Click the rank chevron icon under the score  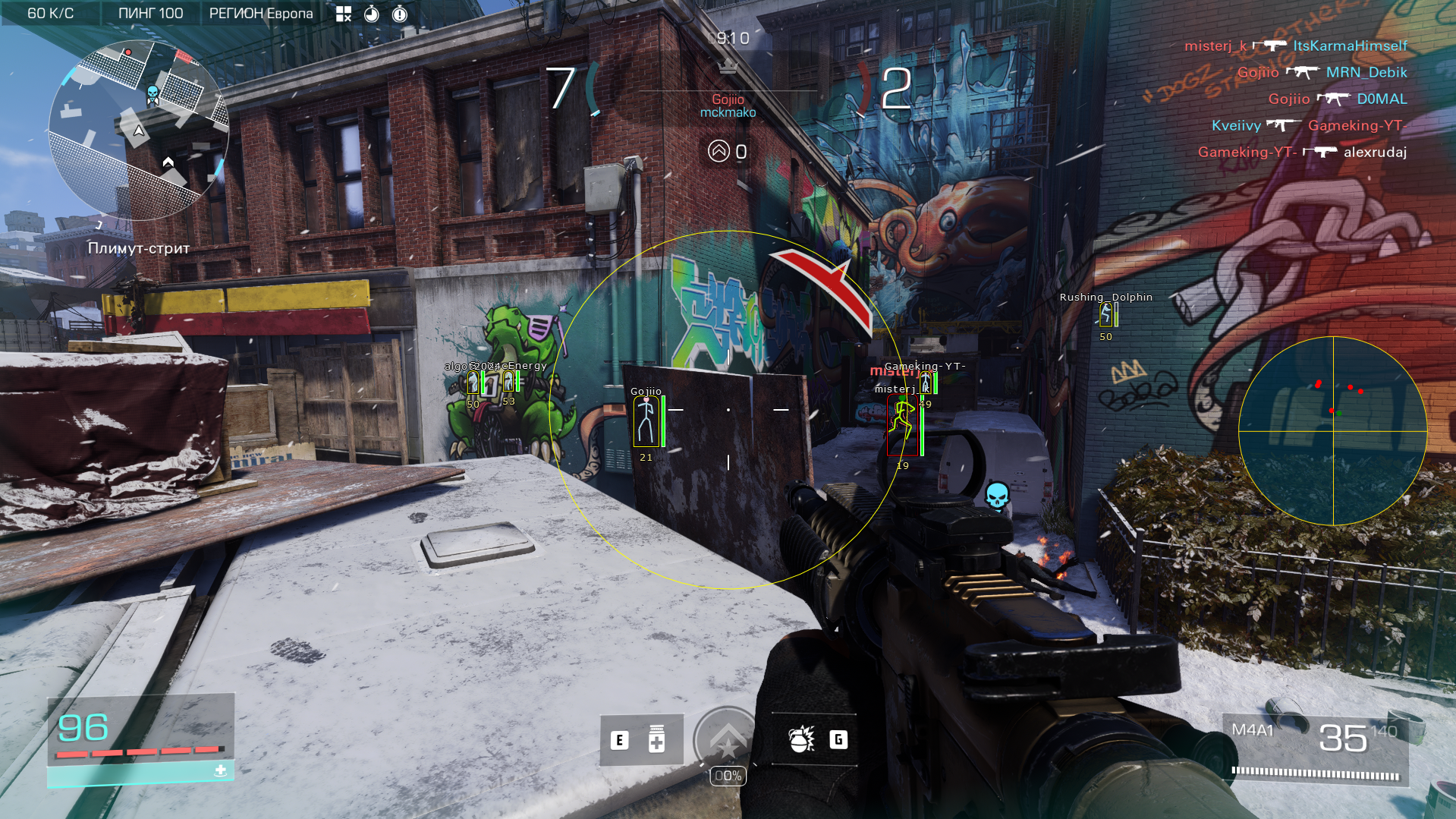click(719, 151)
